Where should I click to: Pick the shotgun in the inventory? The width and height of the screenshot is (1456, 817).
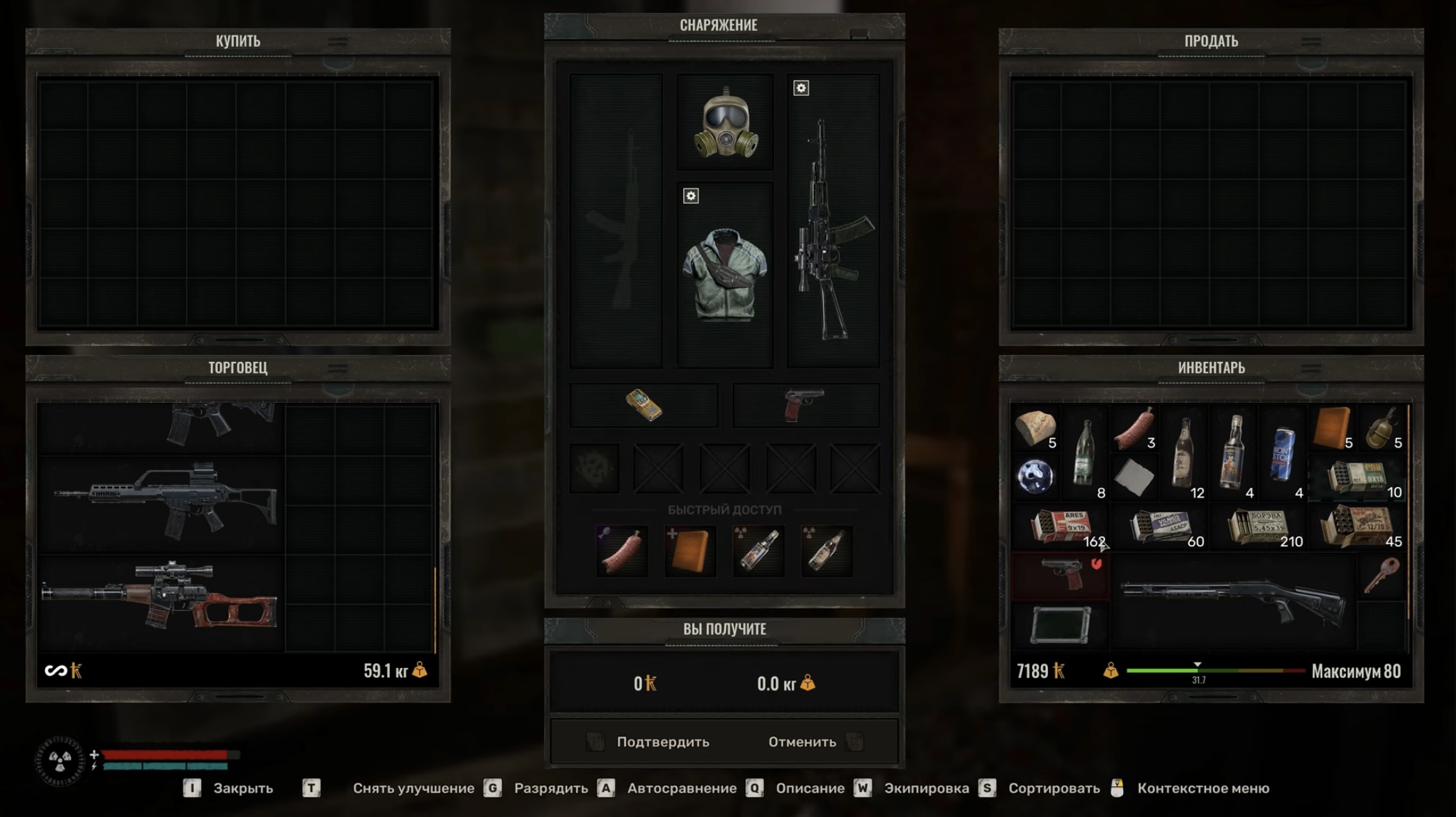(1232, 601)
